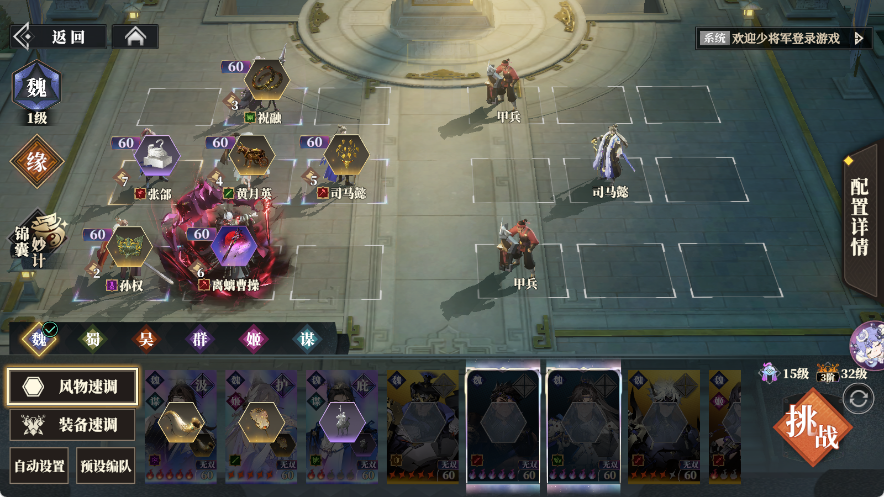Open 预设编队 preset formations
884x497 pixels.
pyautogui.click(x=105, y=466)
